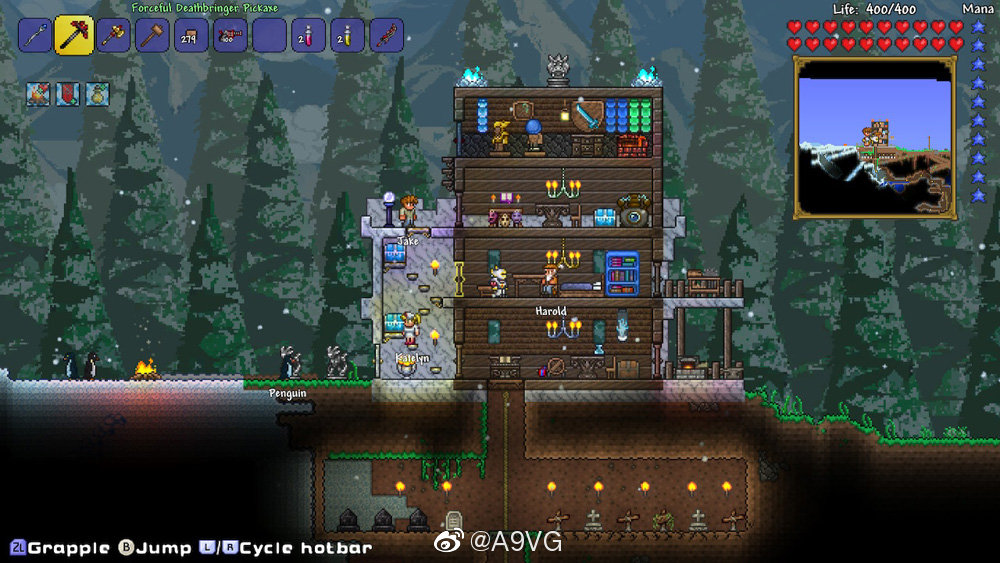This screenshot has width=1000, height=563.
Task: Pick the block stack showing 279
Action: [x=191, y=36]
